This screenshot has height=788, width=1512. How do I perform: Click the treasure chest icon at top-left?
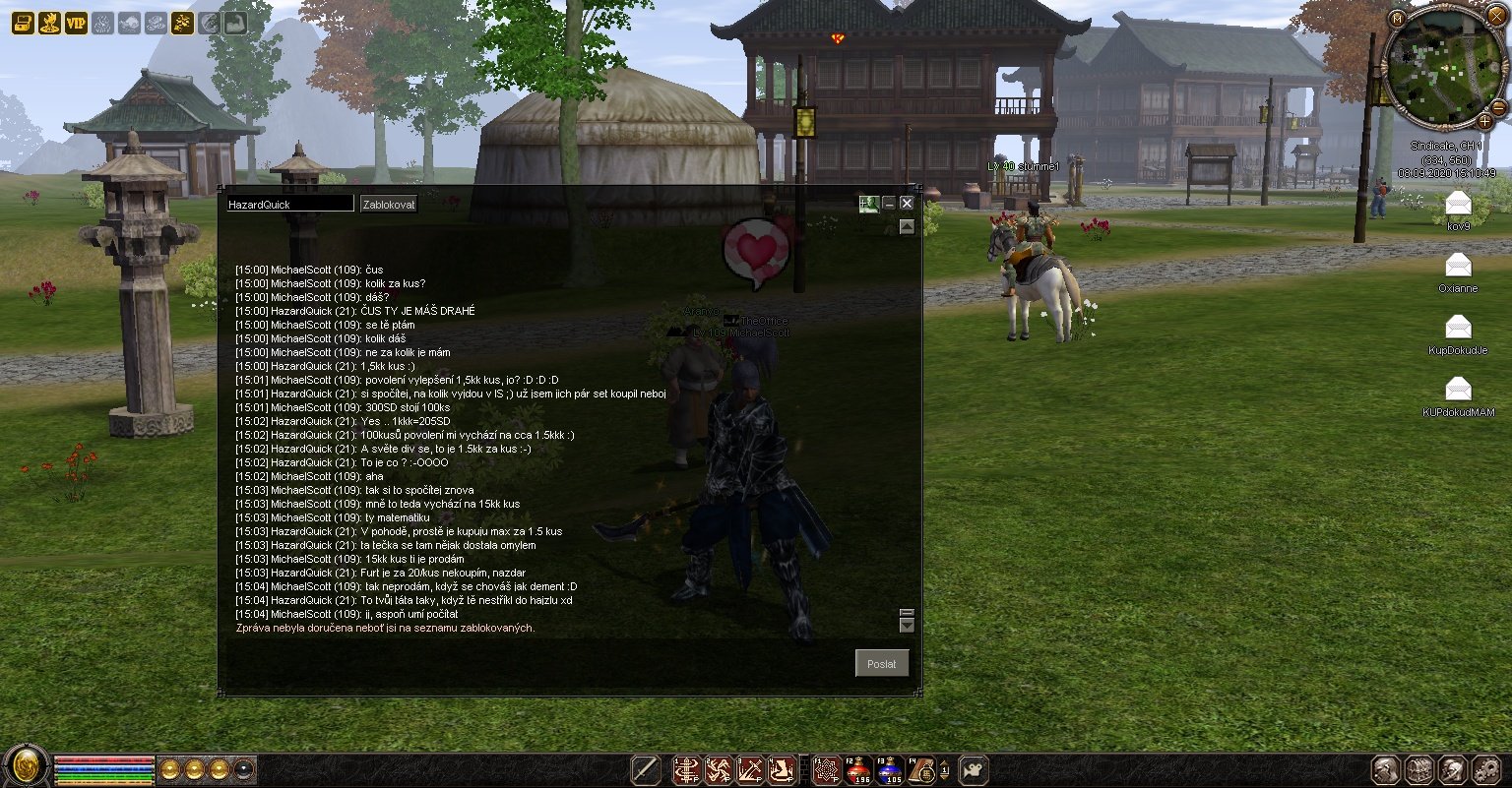(23, 23)
